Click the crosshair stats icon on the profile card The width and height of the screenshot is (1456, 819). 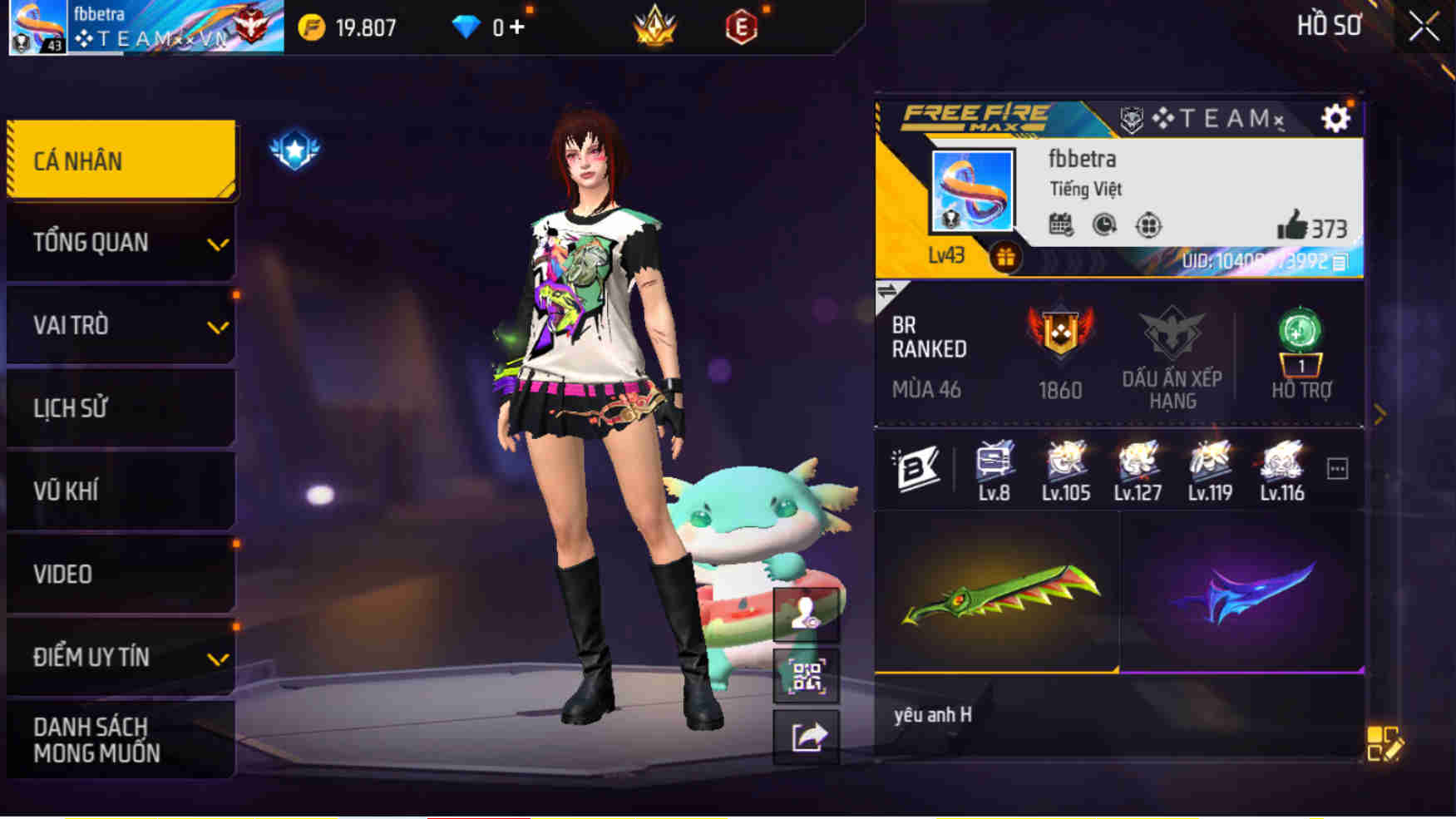[1148, 223]
